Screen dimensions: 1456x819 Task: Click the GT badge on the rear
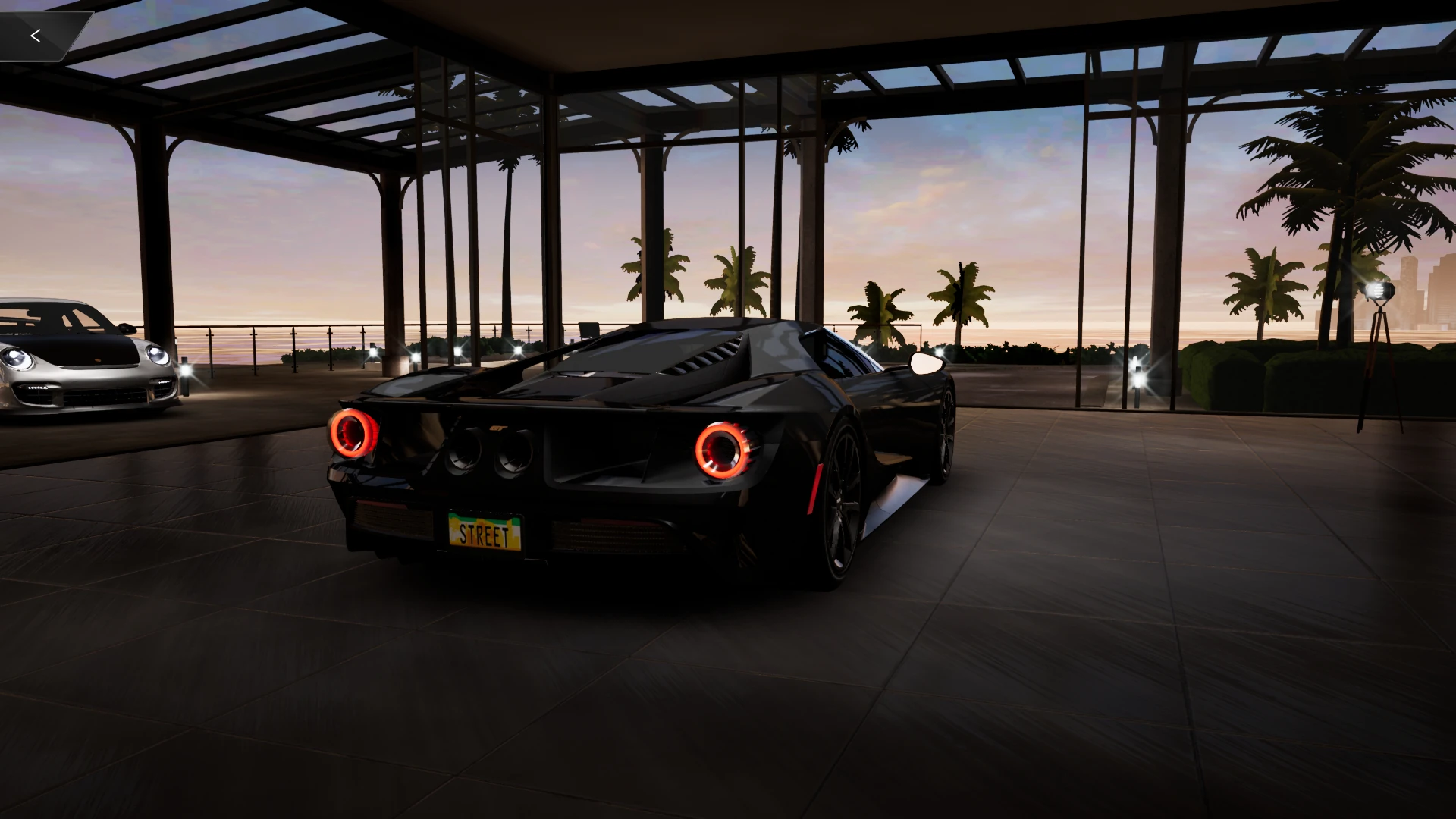(498, 427)
